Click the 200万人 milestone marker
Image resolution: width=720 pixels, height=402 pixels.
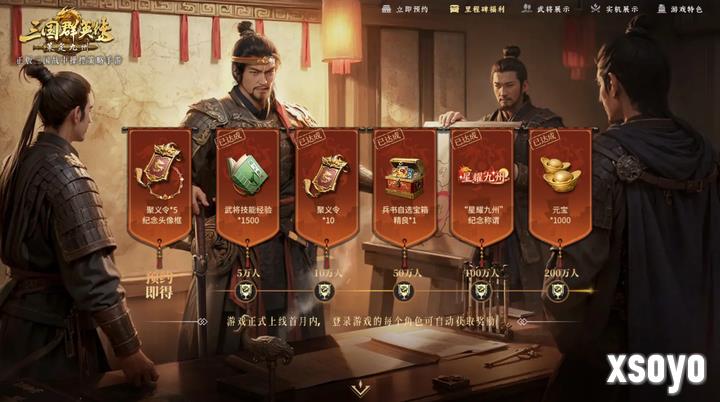559,291
